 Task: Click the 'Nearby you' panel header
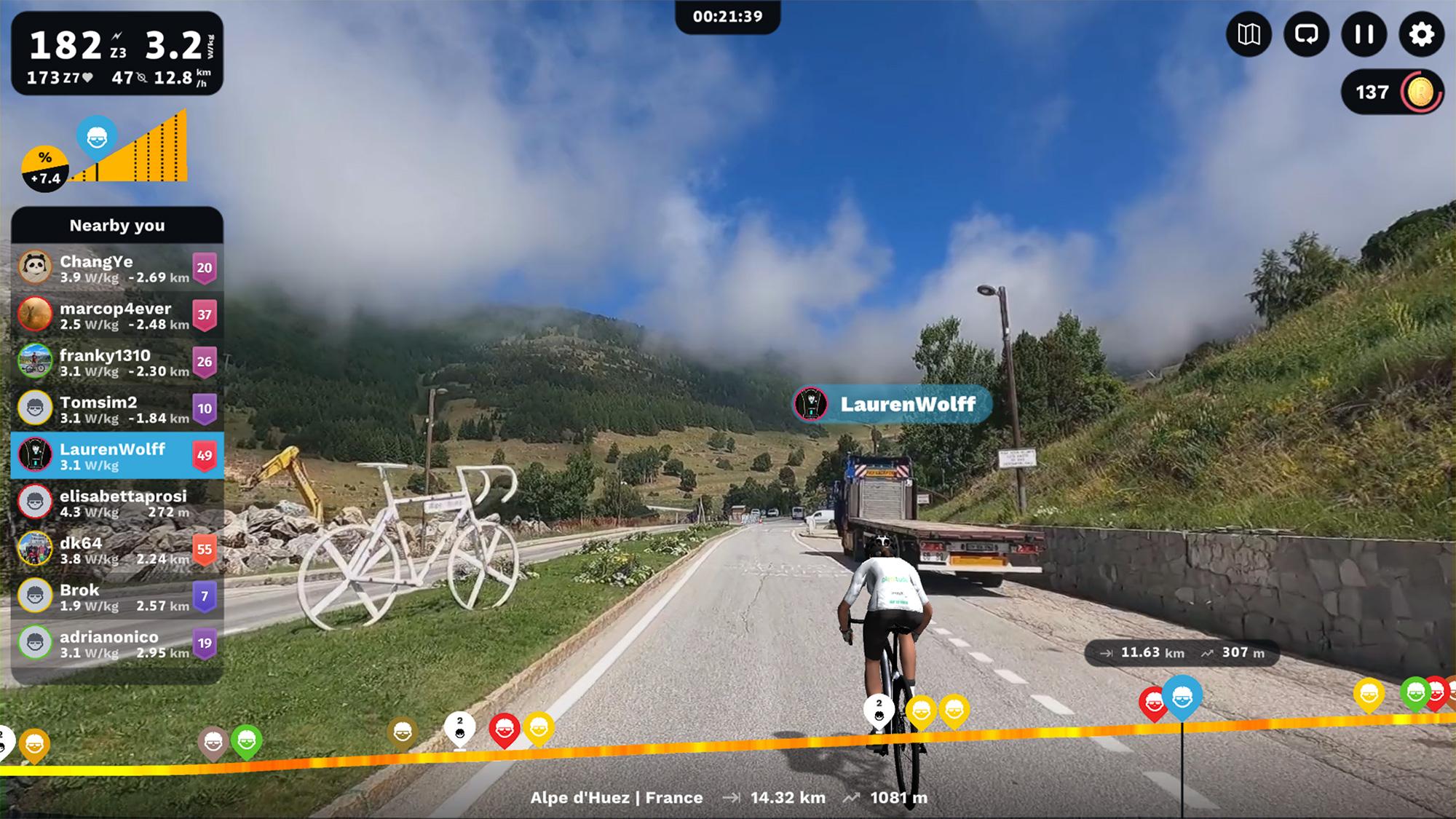tap(116, 226)
